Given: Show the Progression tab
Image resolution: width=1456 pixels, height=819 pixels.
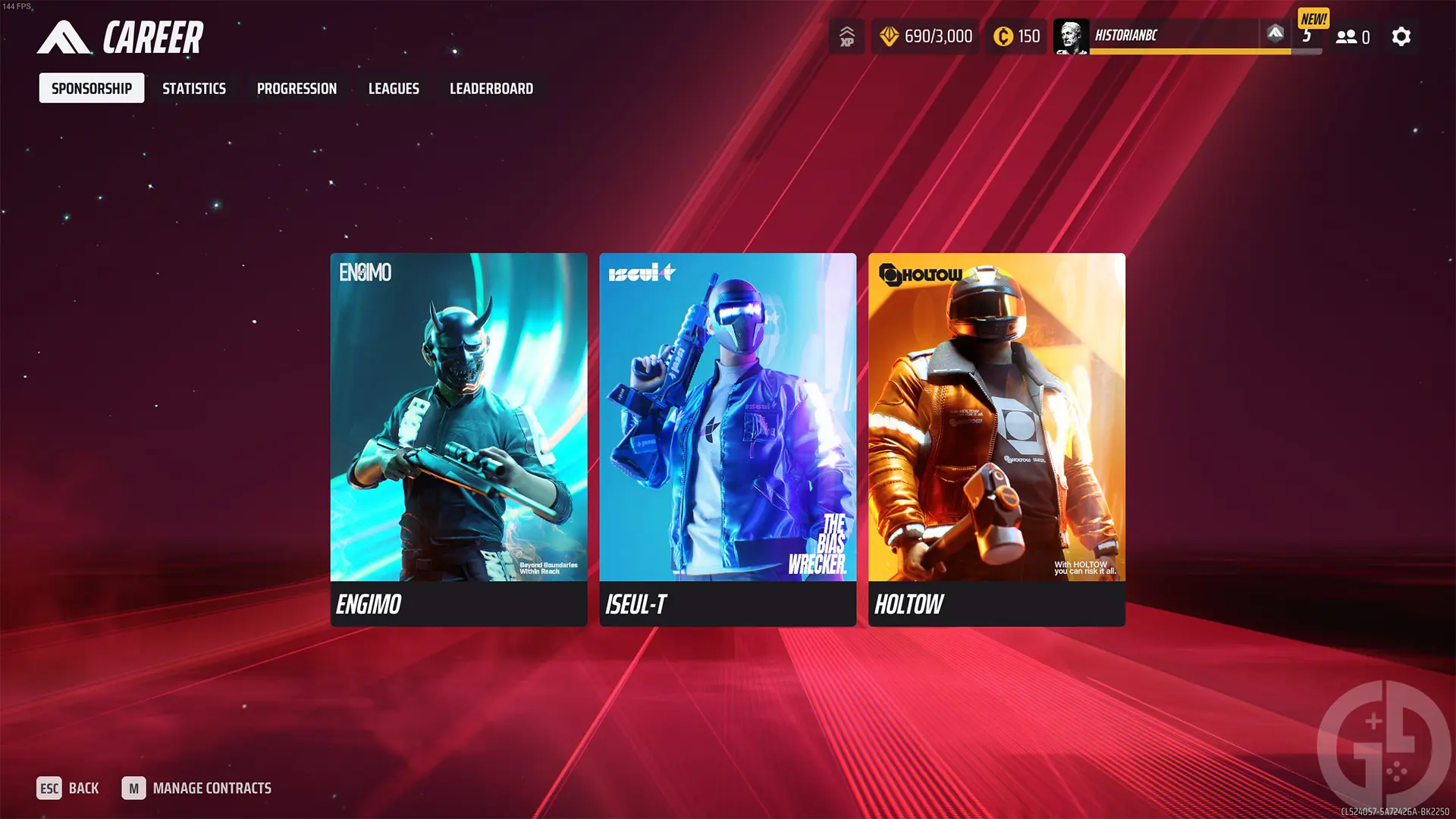Looking at the screenshot, I should 297,89.
